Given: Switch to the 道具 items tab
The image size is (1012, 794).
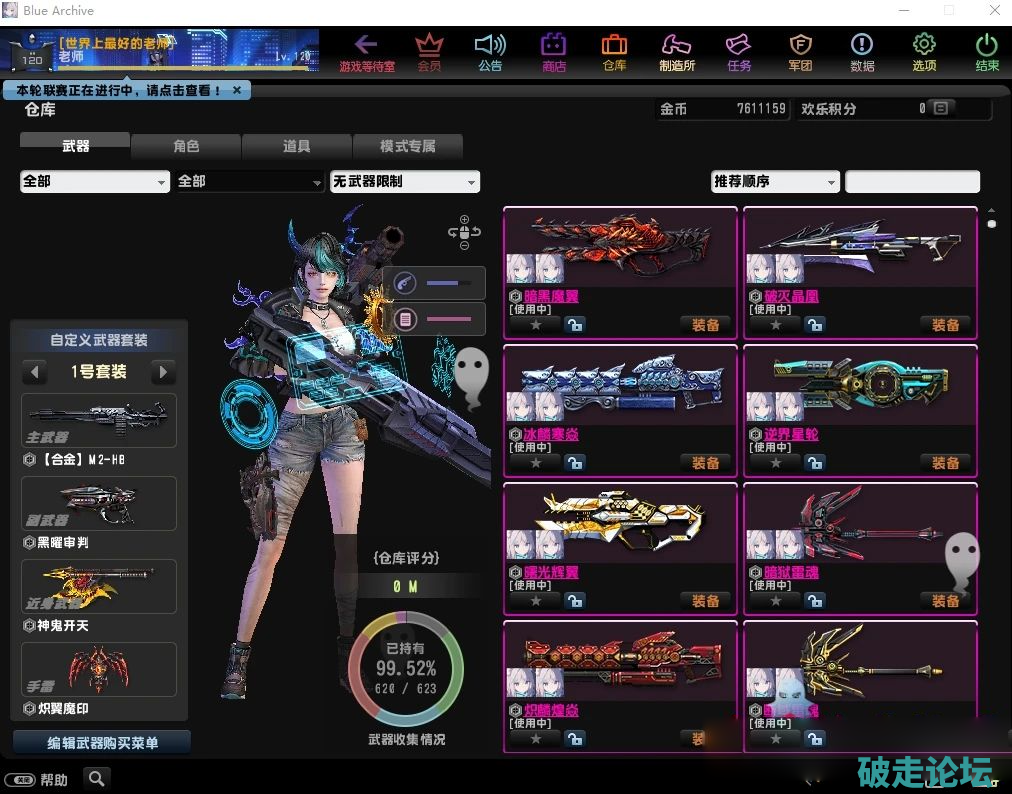Looking at the screenshot, I should point(296,146).
